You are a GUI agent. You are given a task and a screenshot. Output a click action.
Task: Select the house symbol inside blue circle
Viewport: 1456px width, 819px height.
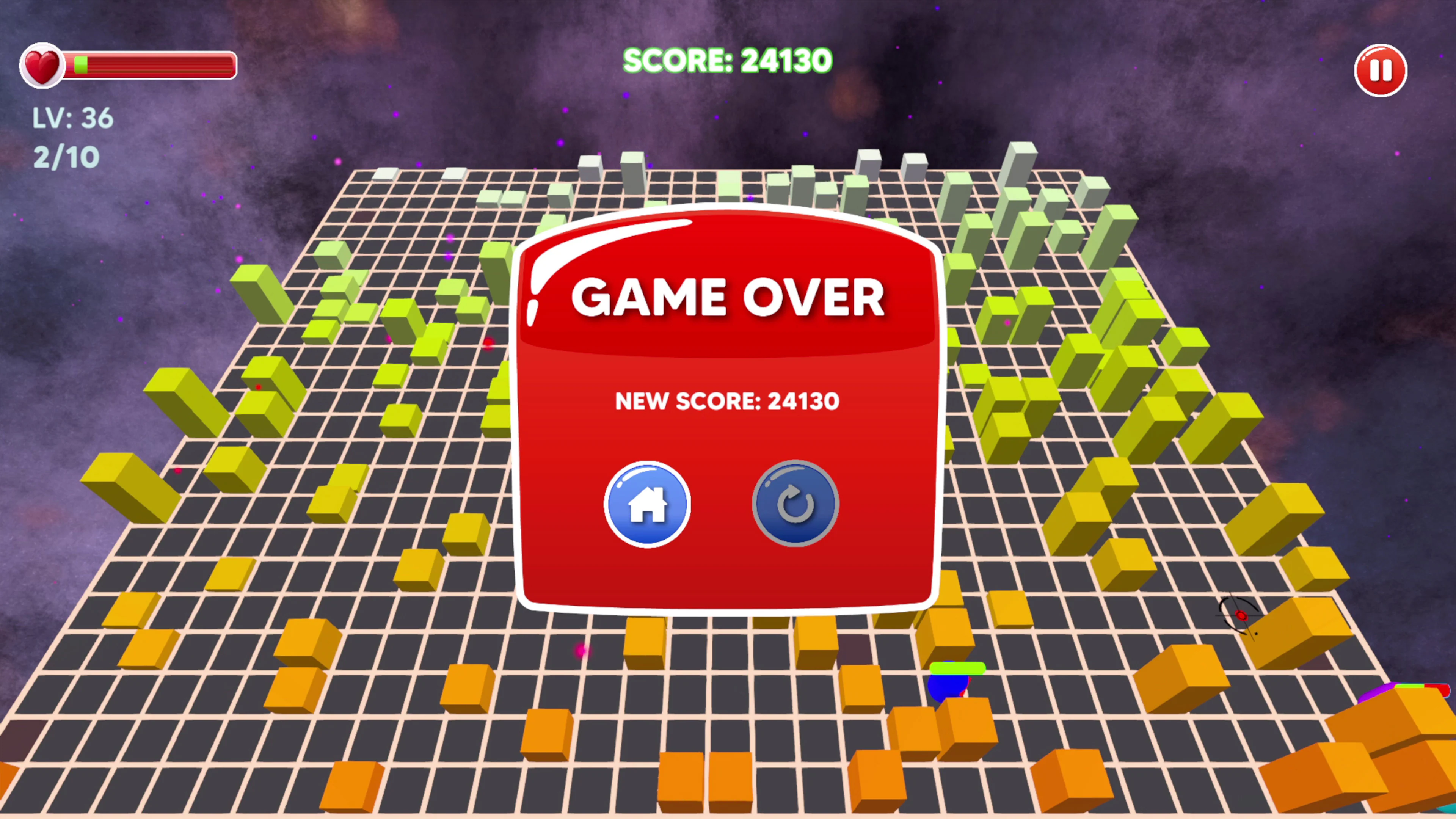pyautogui.click(x=648, y=505)
